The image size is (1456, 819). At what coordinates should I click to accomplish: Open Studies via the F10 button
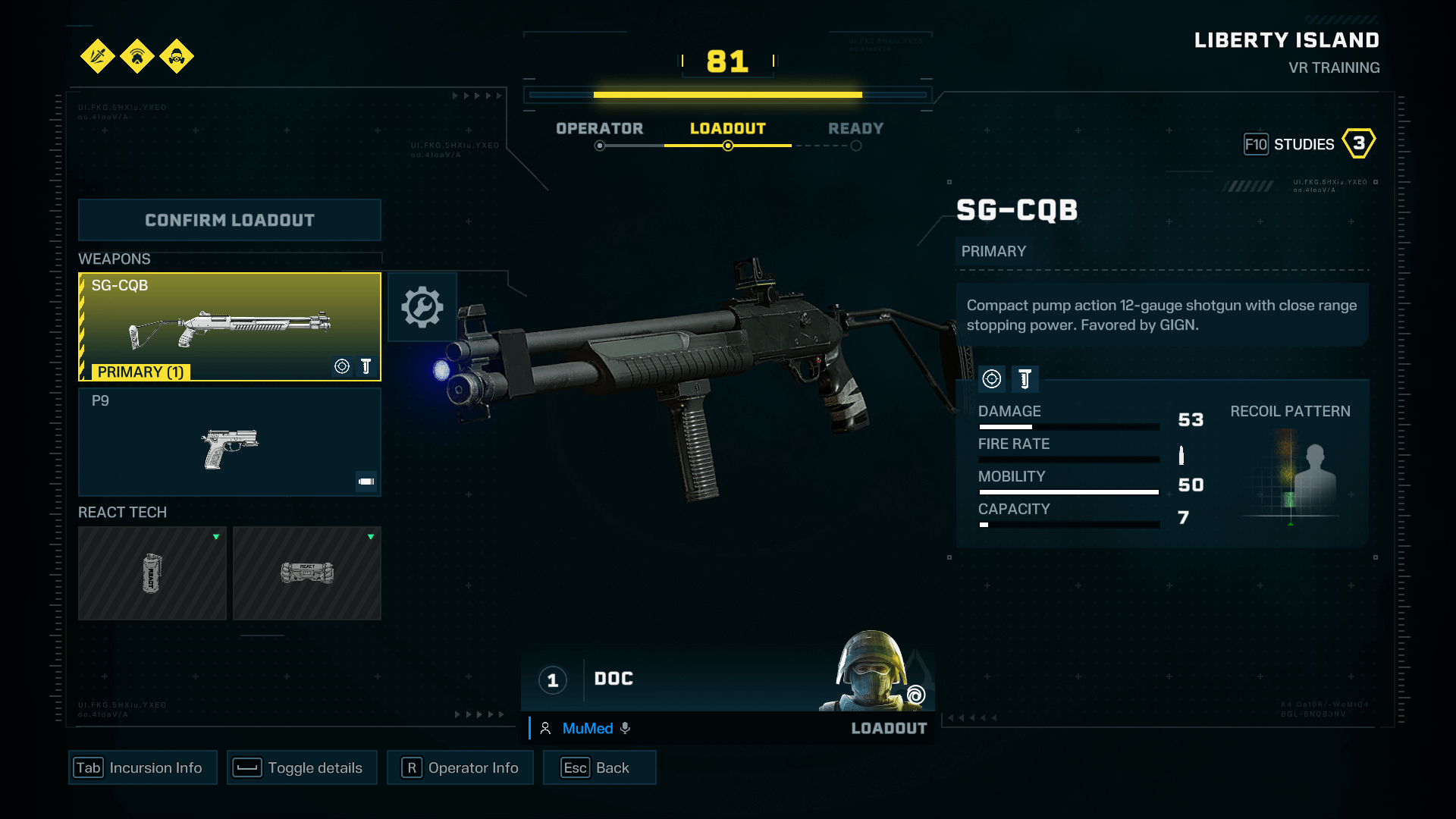[1257, 144]
